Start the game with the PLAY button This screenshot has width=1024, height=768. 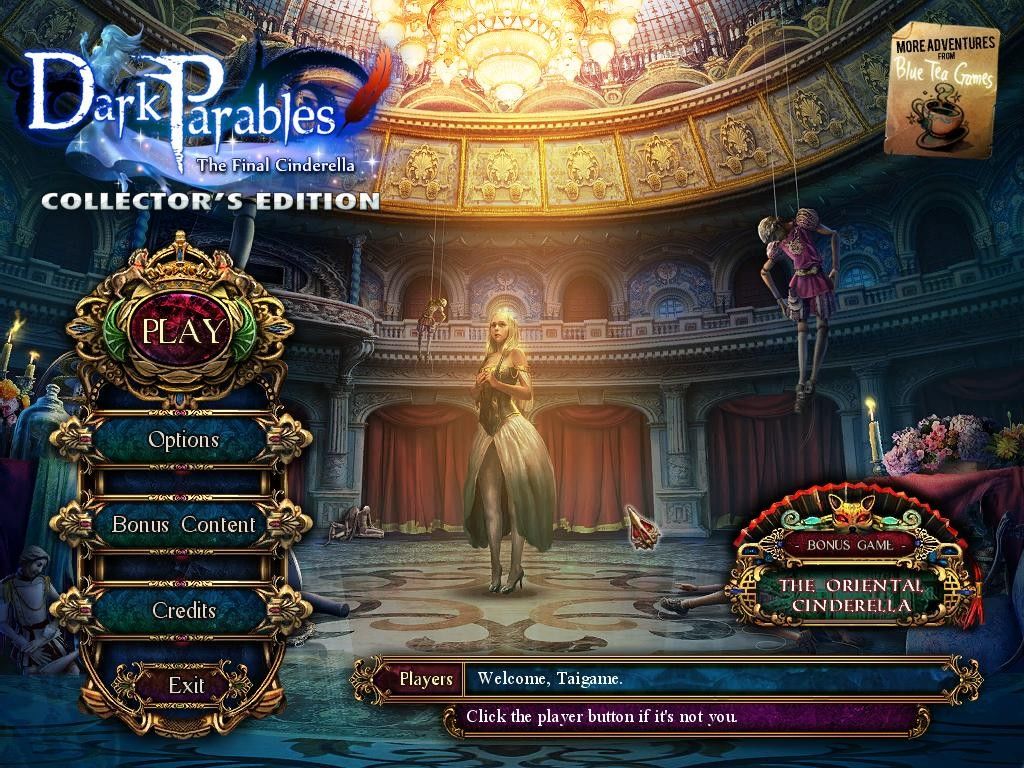(x=184, y=331)
